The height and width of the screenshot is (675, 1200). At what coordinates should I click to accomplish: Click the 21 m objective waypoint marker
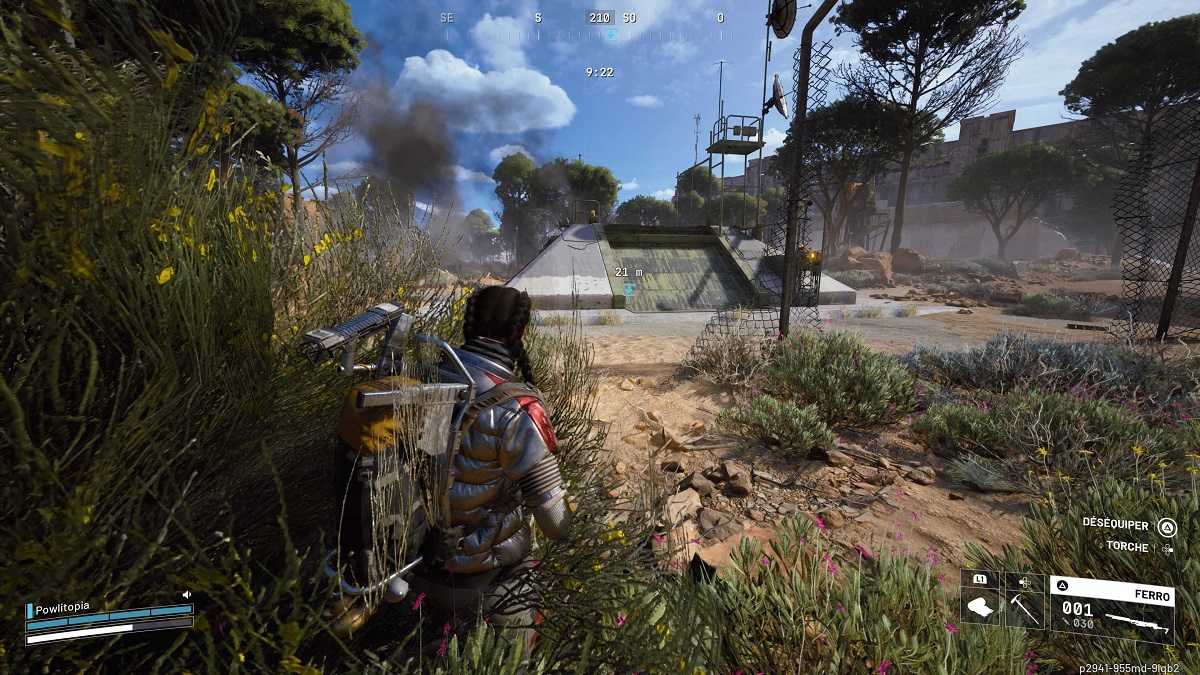tap(629, 288)
